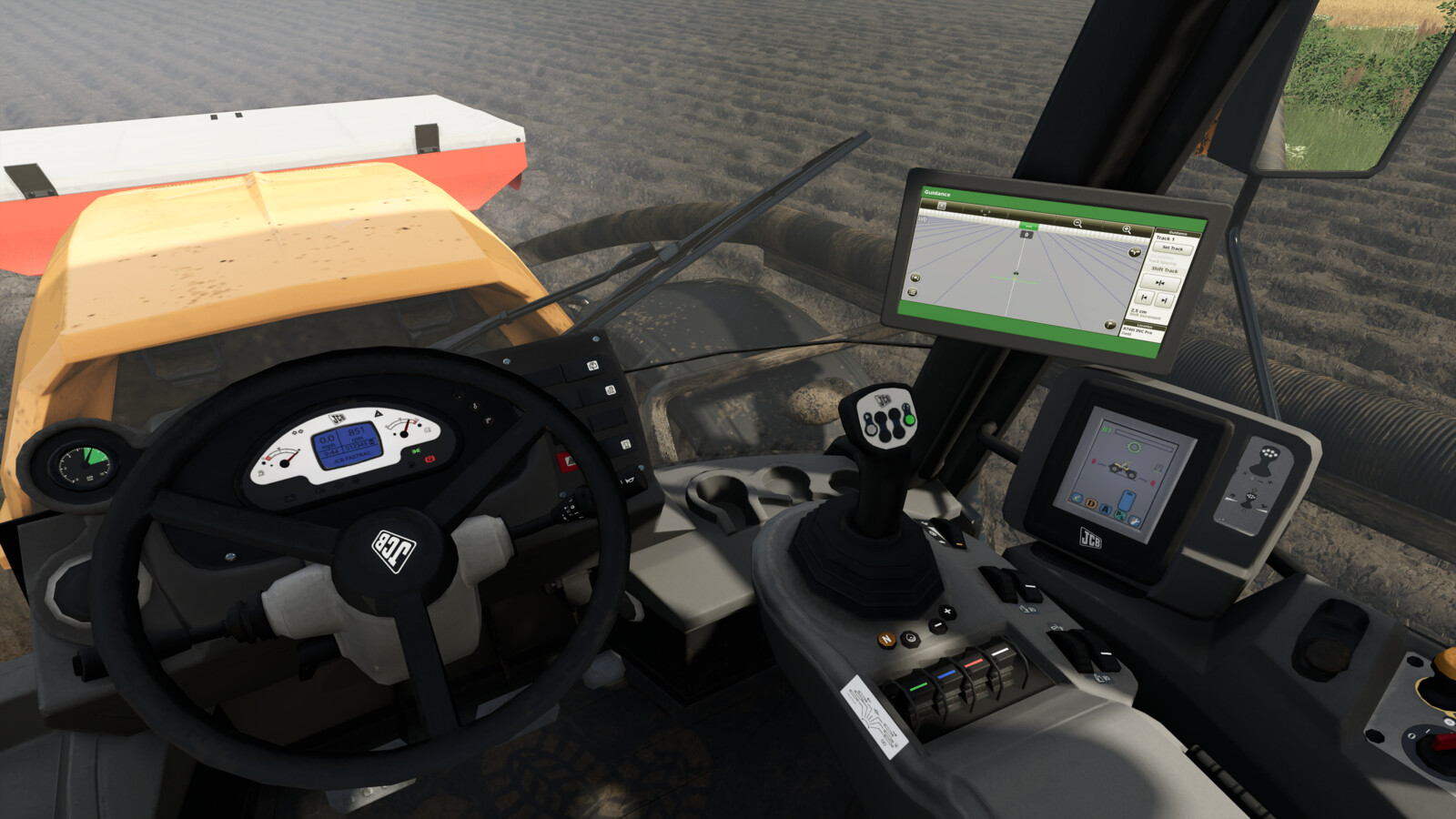Select the A automatic mode icon on the JCB display
The height and width of the screenshot is (819, 1456).
point(1107,509)
